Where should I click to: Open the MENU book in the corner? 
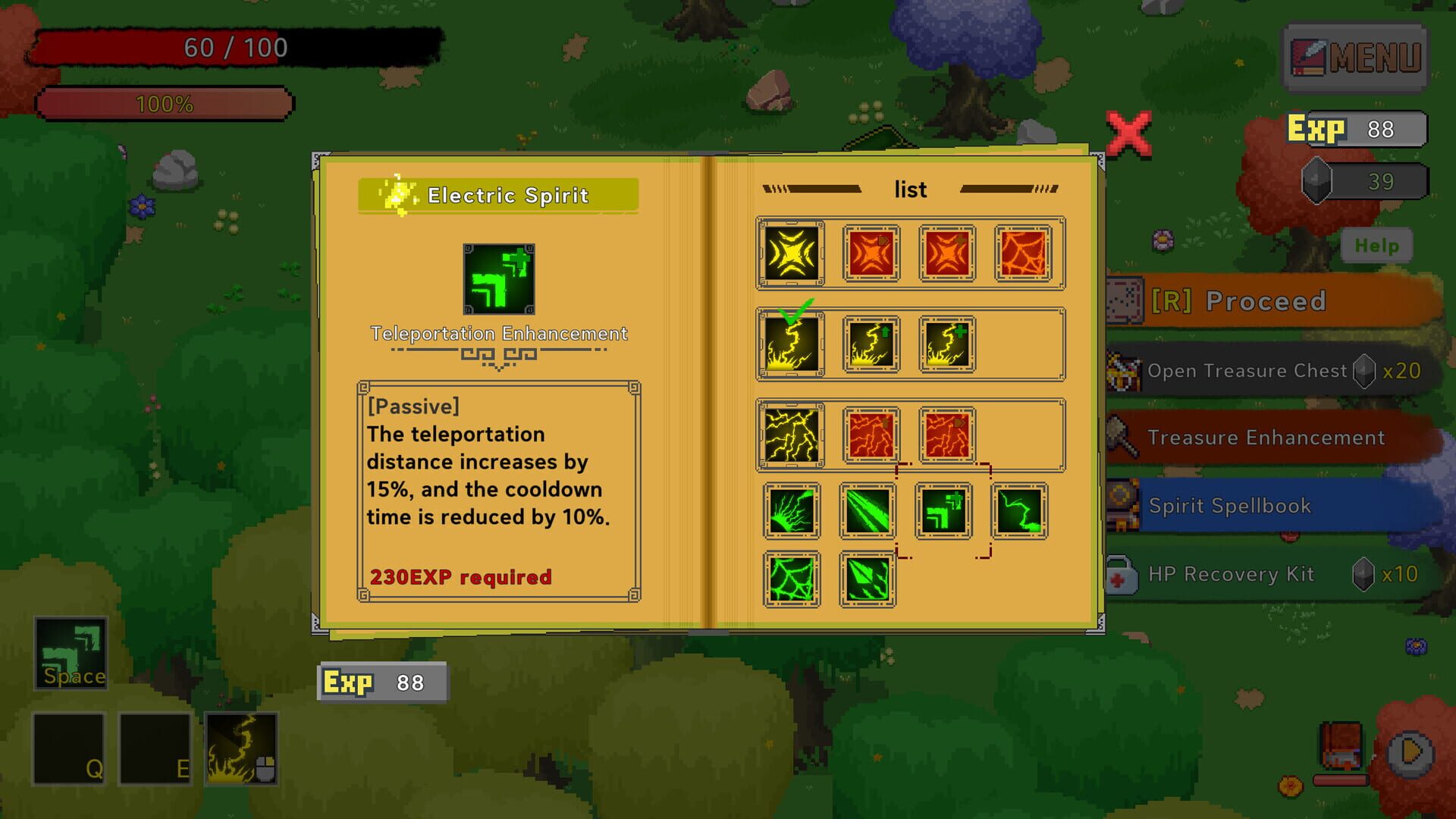pos(1355,55)
